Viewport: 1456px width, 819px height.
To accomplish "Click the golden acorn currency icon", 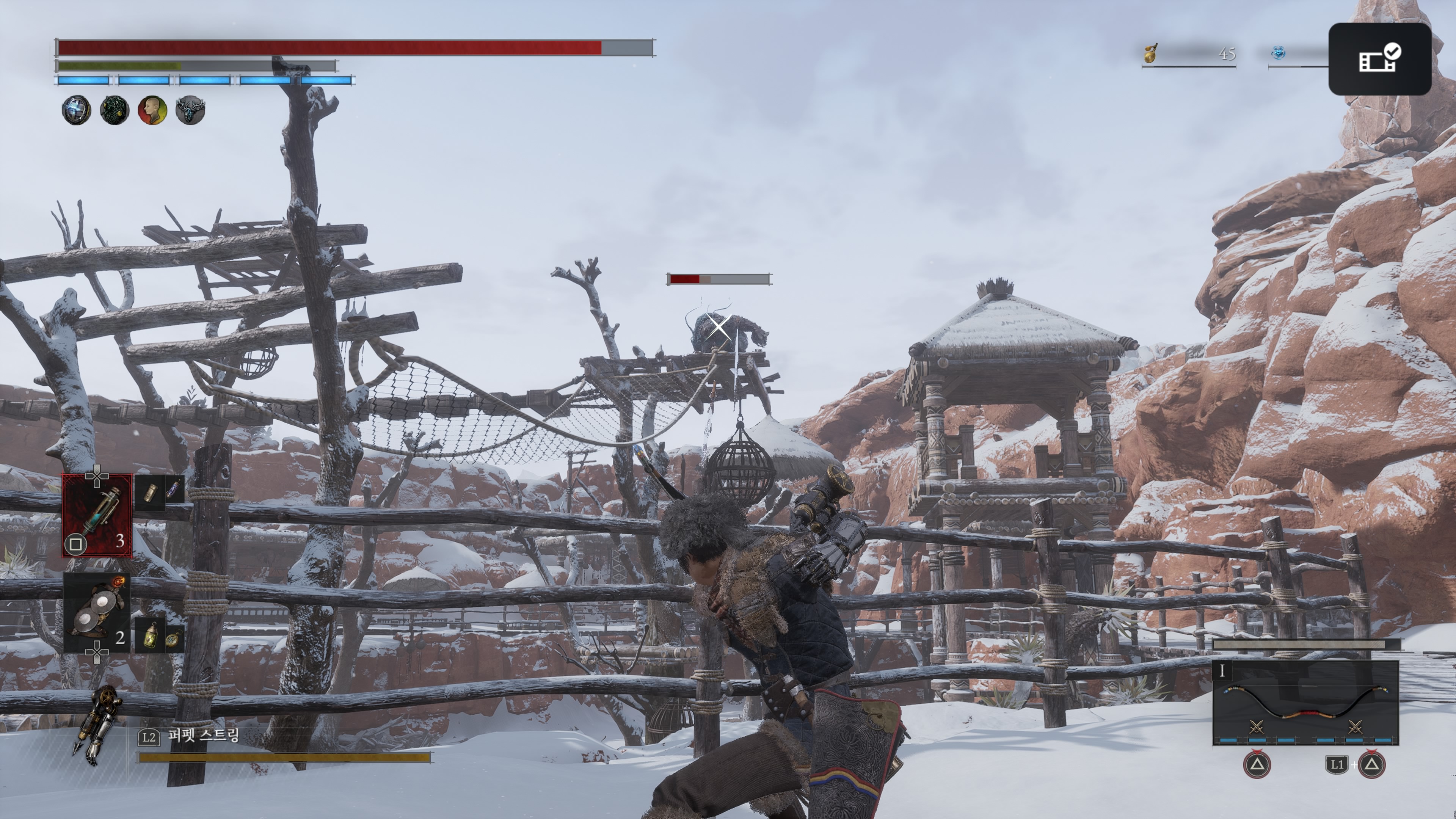I will click(1150, 53).
